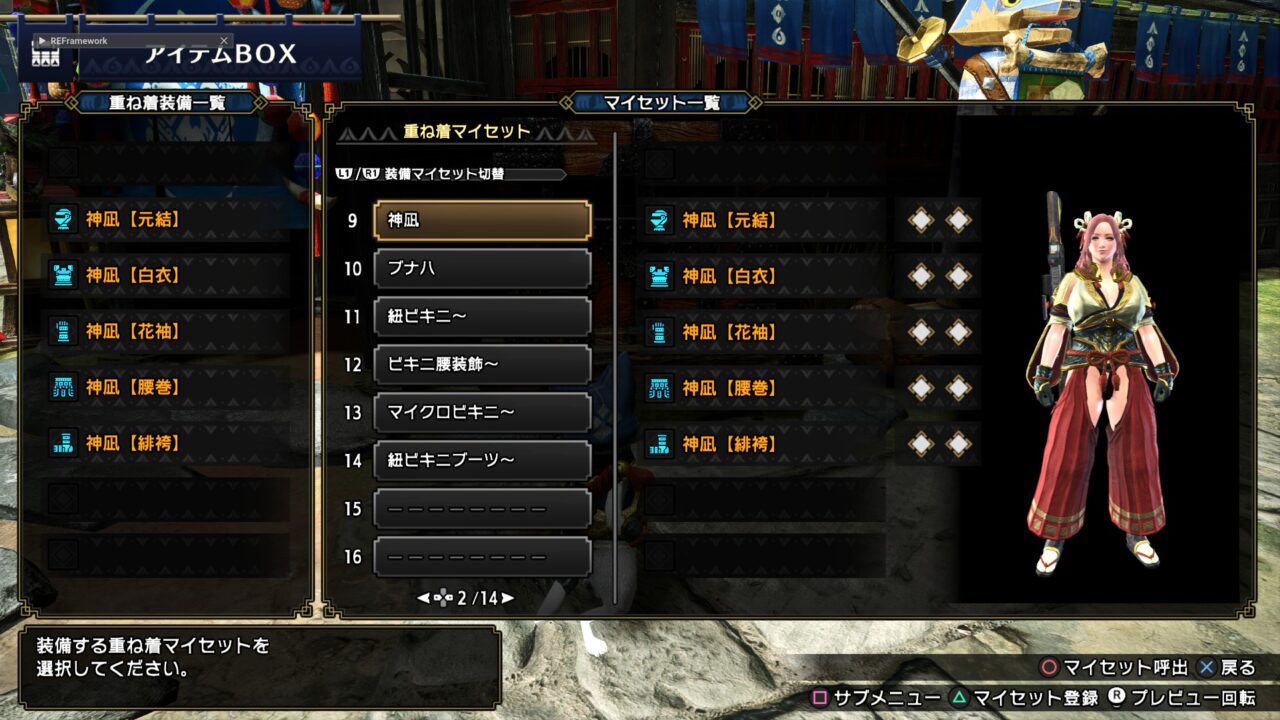Select the 紐ビキニブーツ～ set entry

482,461
